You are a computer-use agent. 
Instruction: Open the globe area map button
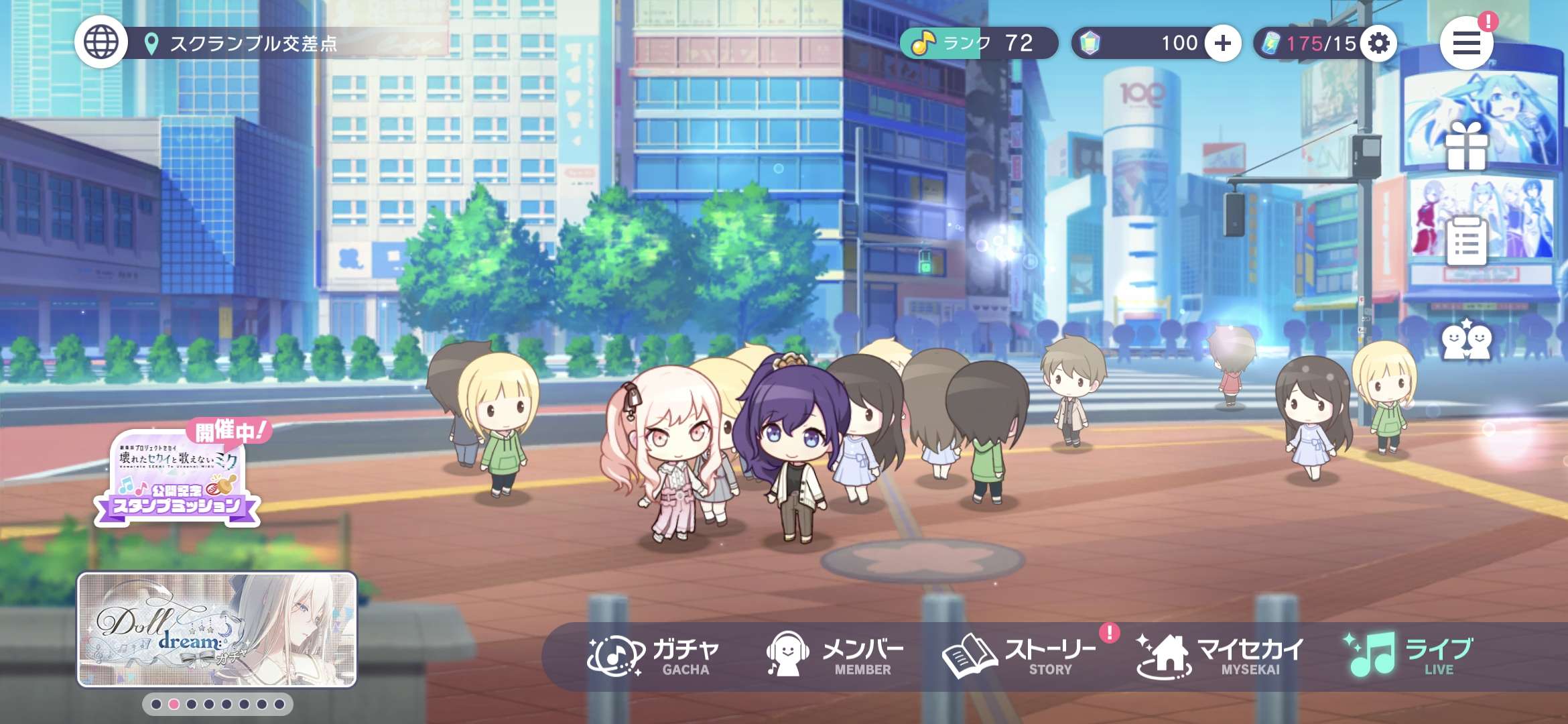(101, 42)
